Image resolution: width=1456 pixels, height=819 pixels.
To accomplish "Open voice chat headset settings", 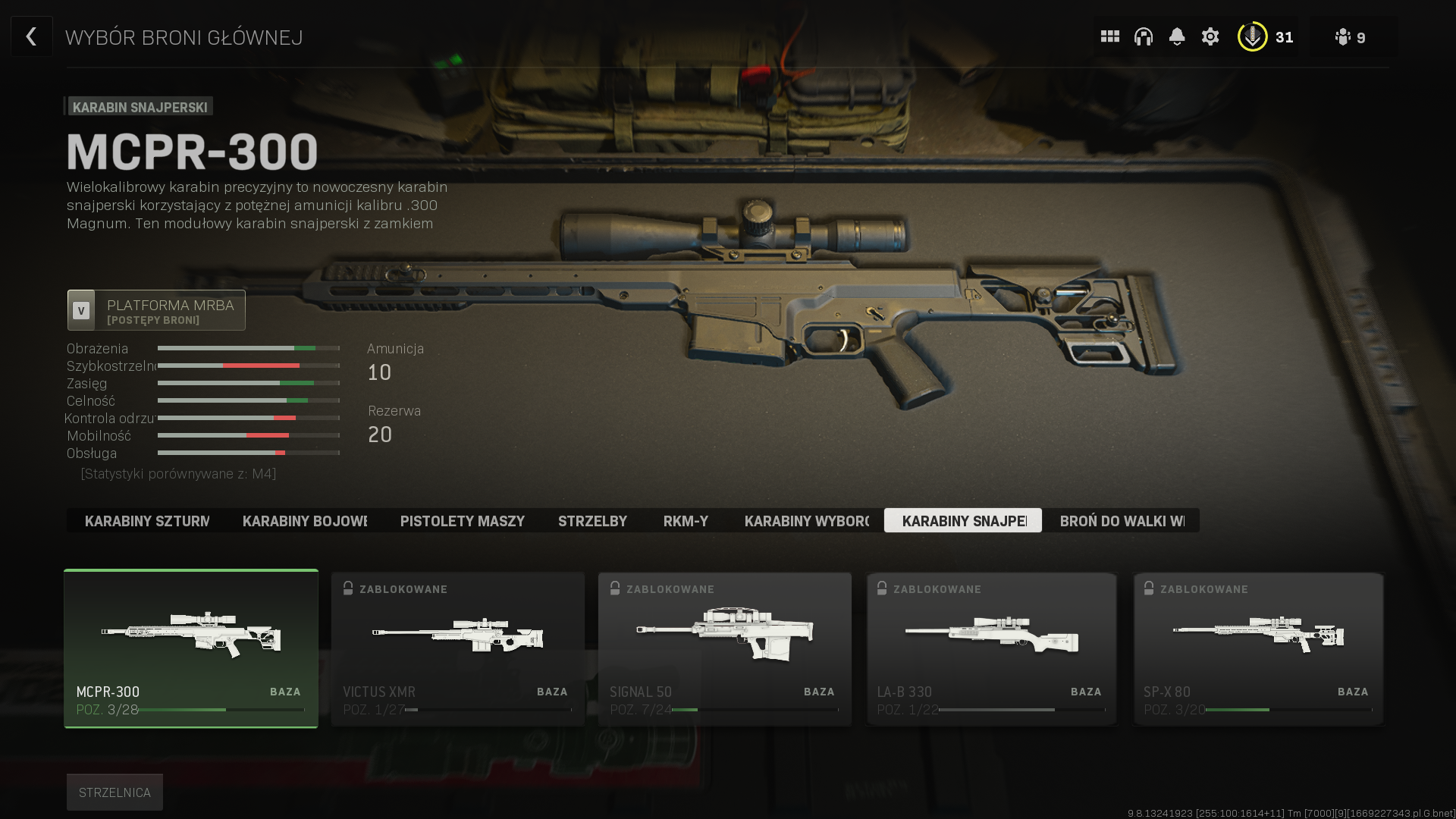I will [1143, 36].
